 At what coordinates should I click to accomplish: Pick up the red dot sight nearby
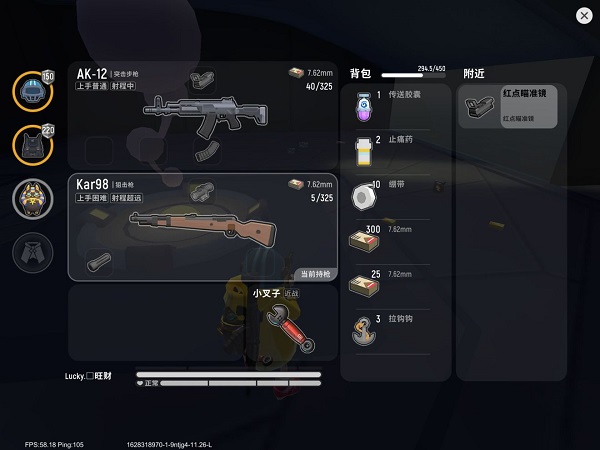pos(511,107)
